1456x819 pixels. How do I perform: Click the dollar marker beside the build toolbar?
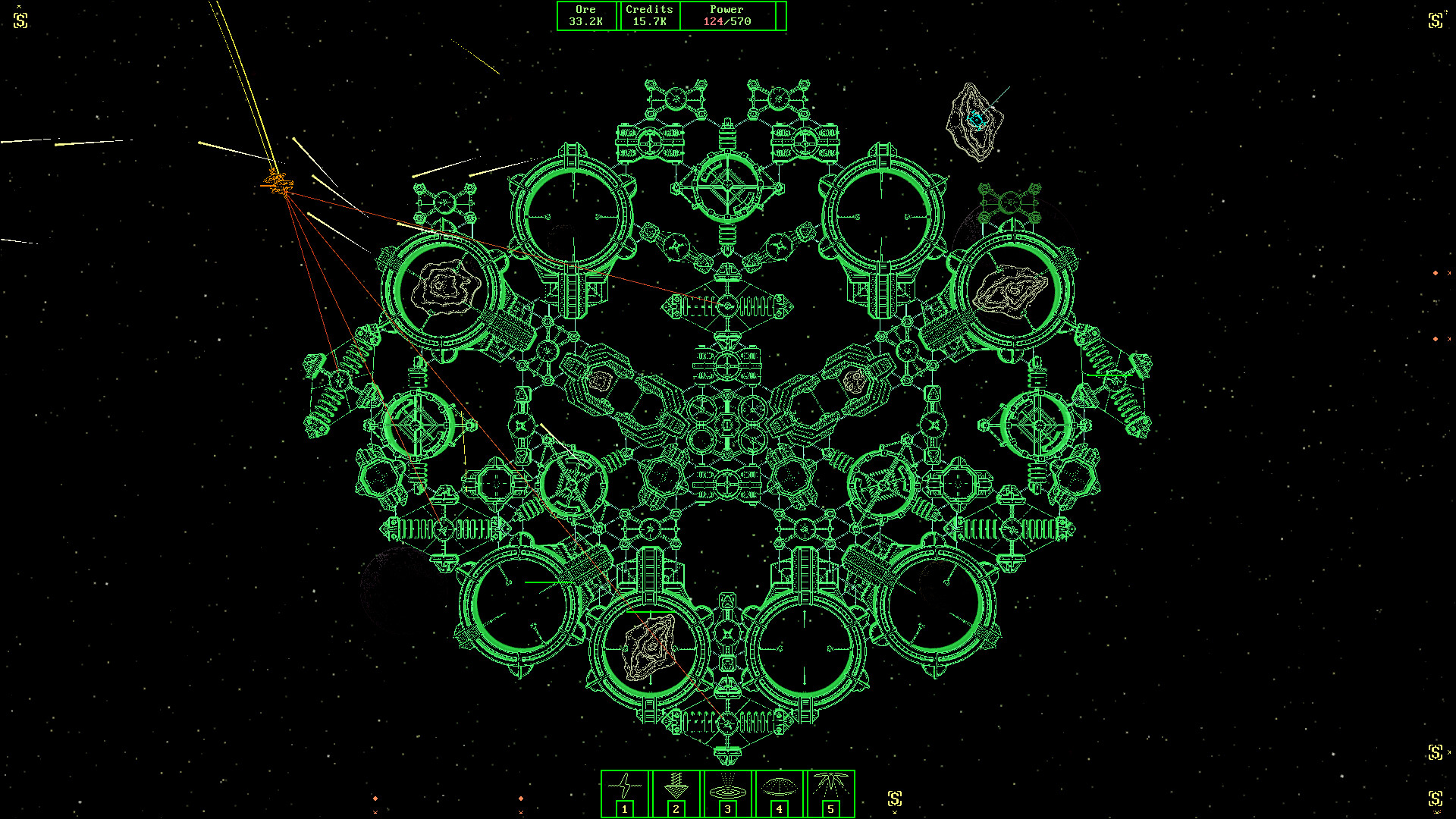click(895, 798)
